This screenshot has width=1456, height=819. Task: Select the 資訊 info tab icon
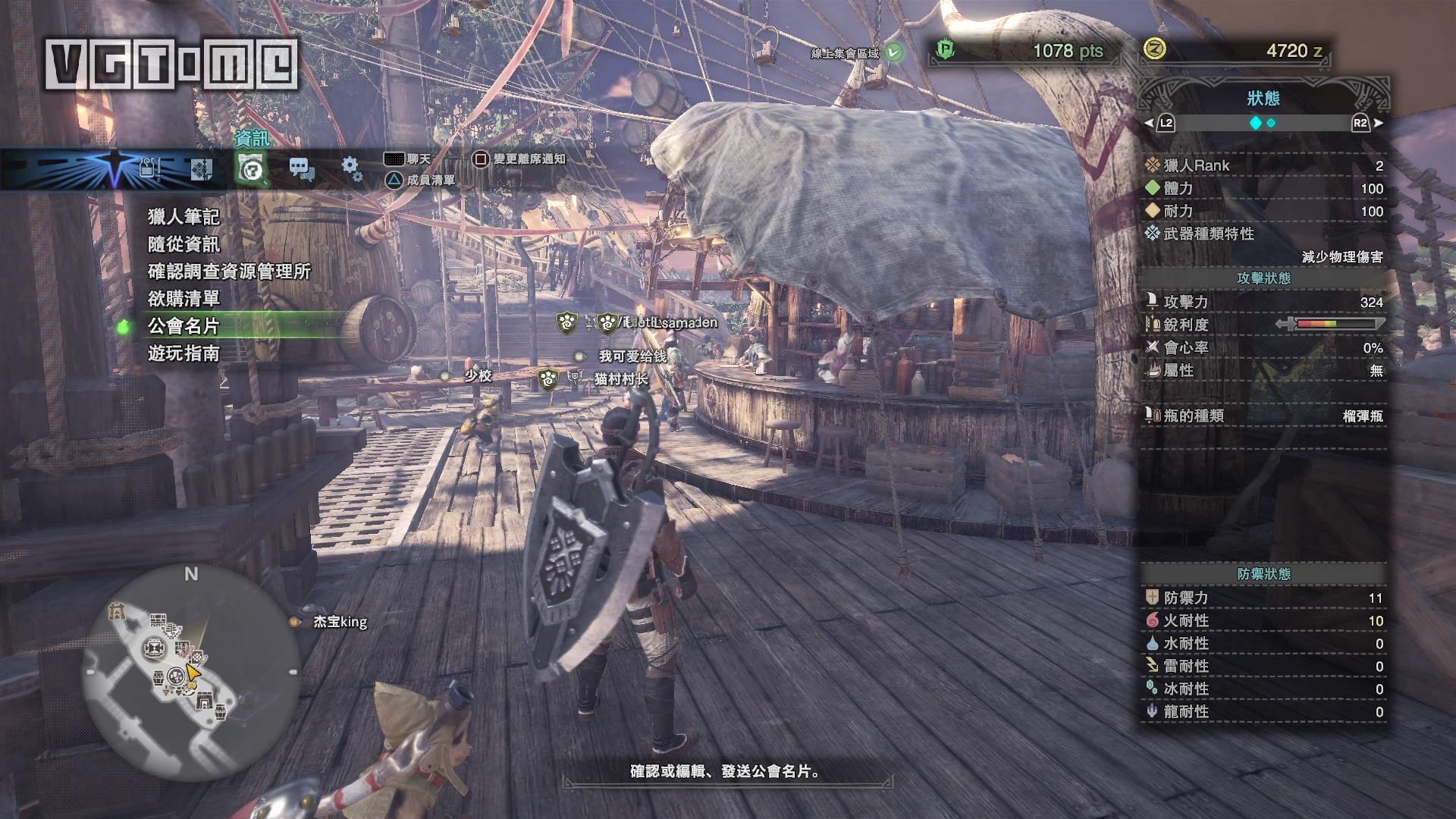[x=251, y=168]
